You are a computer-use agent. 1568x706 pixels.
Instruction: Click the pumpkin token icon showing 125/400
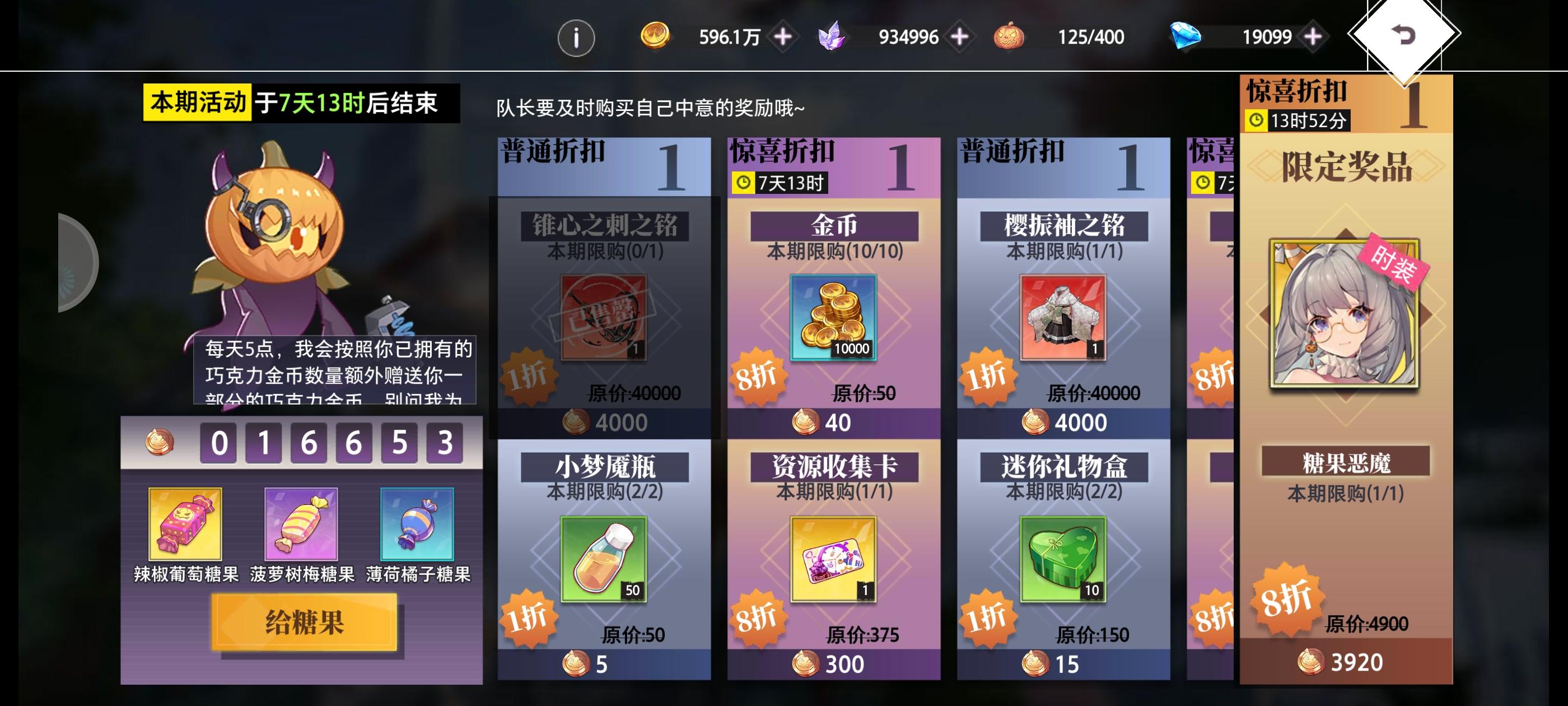(1009, 36)
